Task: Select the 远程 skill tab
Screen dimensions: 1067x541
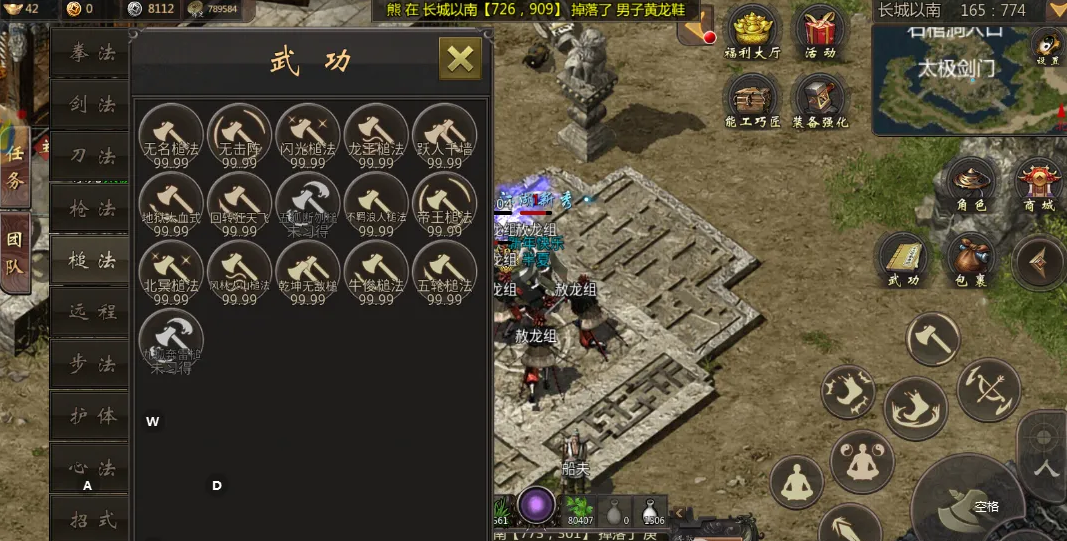Action: point(92,313)
